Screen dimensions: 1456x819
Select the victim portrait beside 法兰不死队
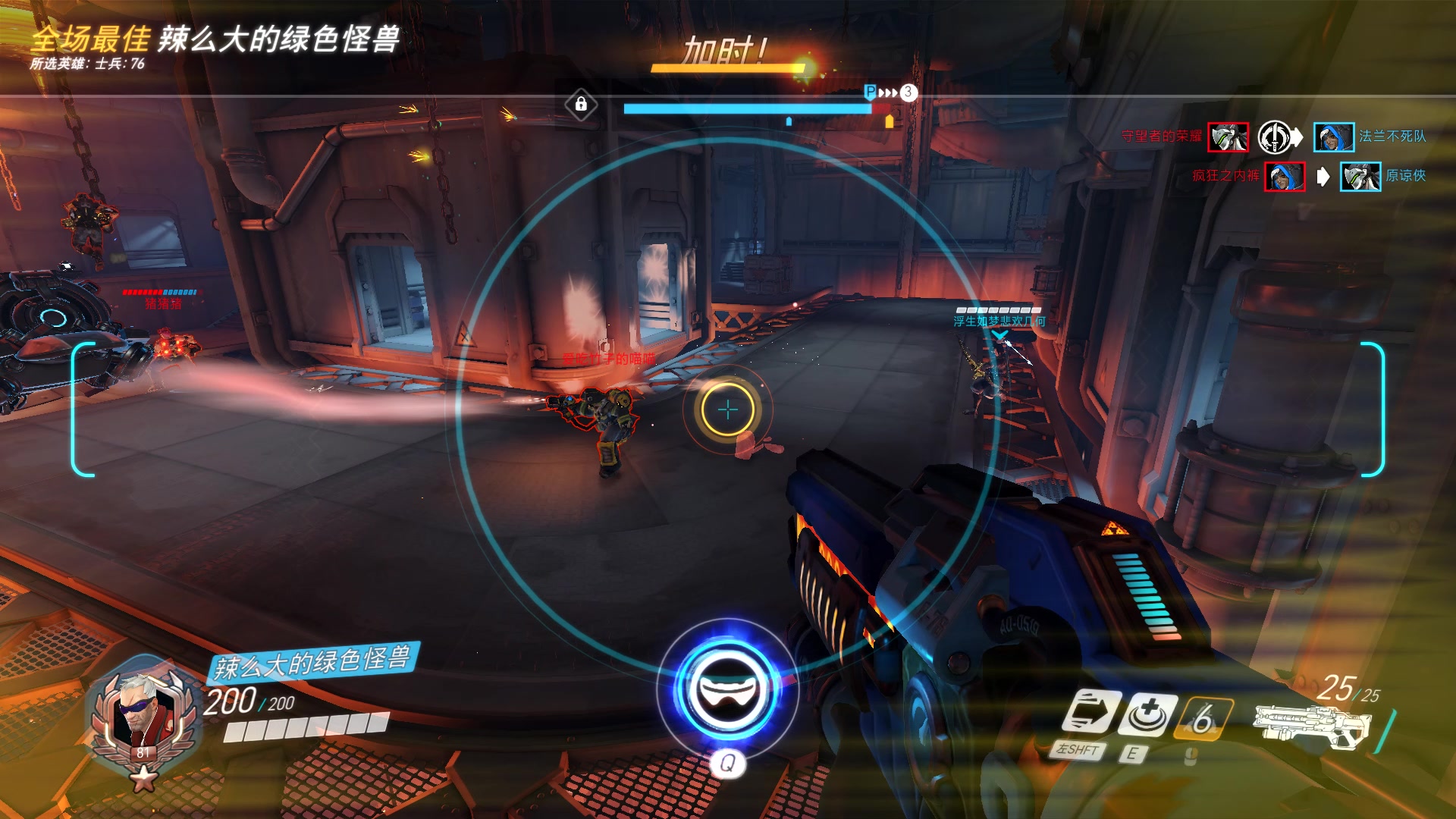(1333, 137)
